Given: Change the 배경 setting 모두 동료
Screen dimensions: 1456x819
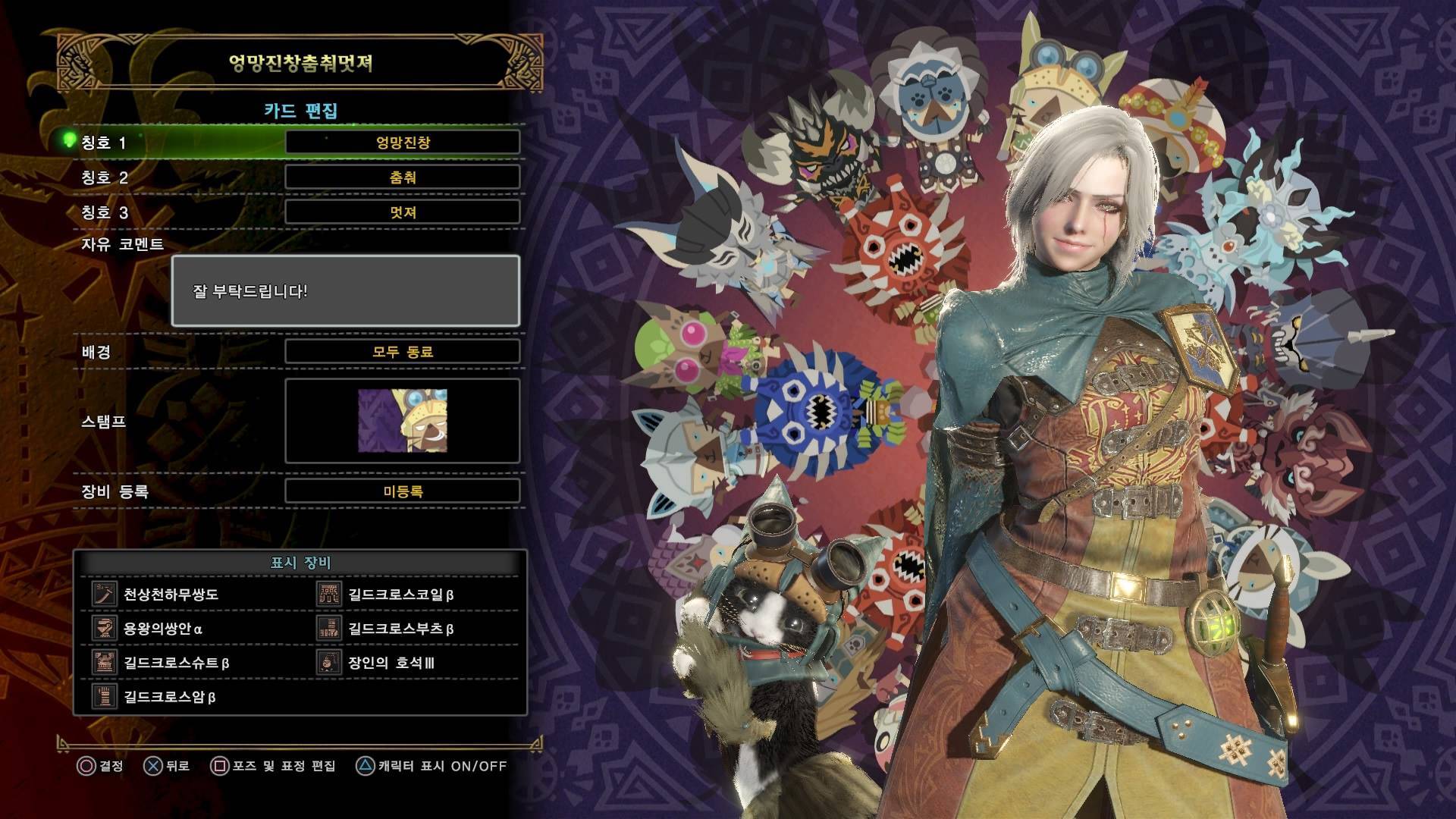Looking at the screenshot, I should pos(403,352).
